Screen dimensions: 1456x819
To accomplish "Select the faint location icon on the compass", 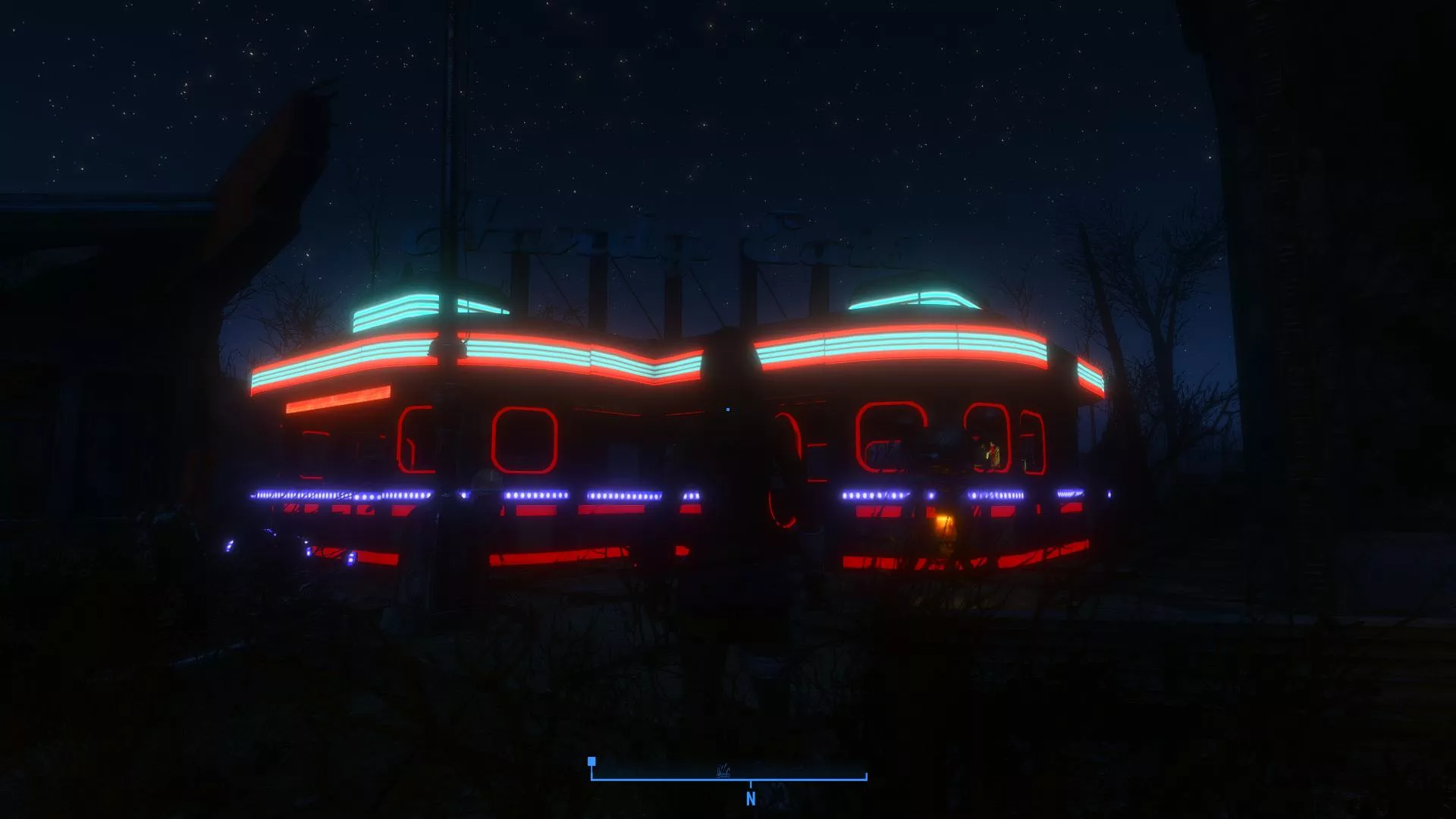I will coord(723,771).
